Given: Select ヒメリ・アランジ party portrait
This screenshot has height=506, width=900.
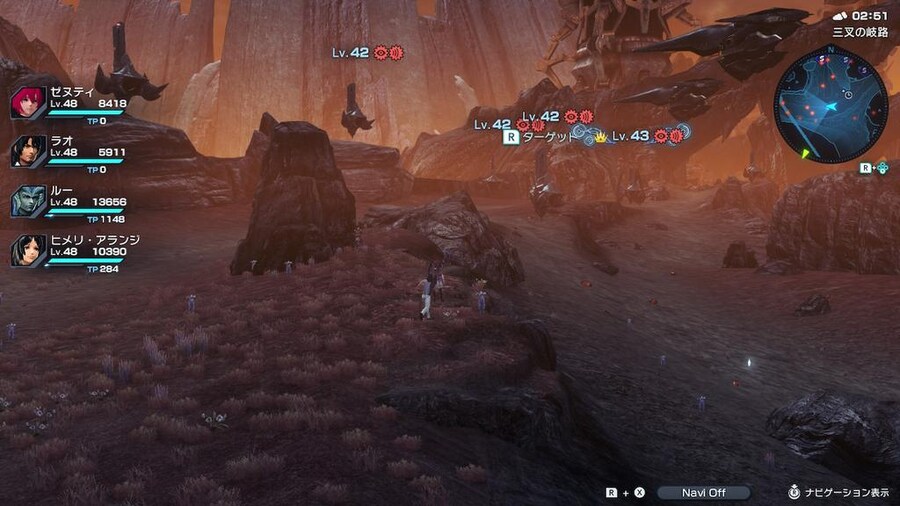Looking at the screenshot, I should tap(29, 250).
